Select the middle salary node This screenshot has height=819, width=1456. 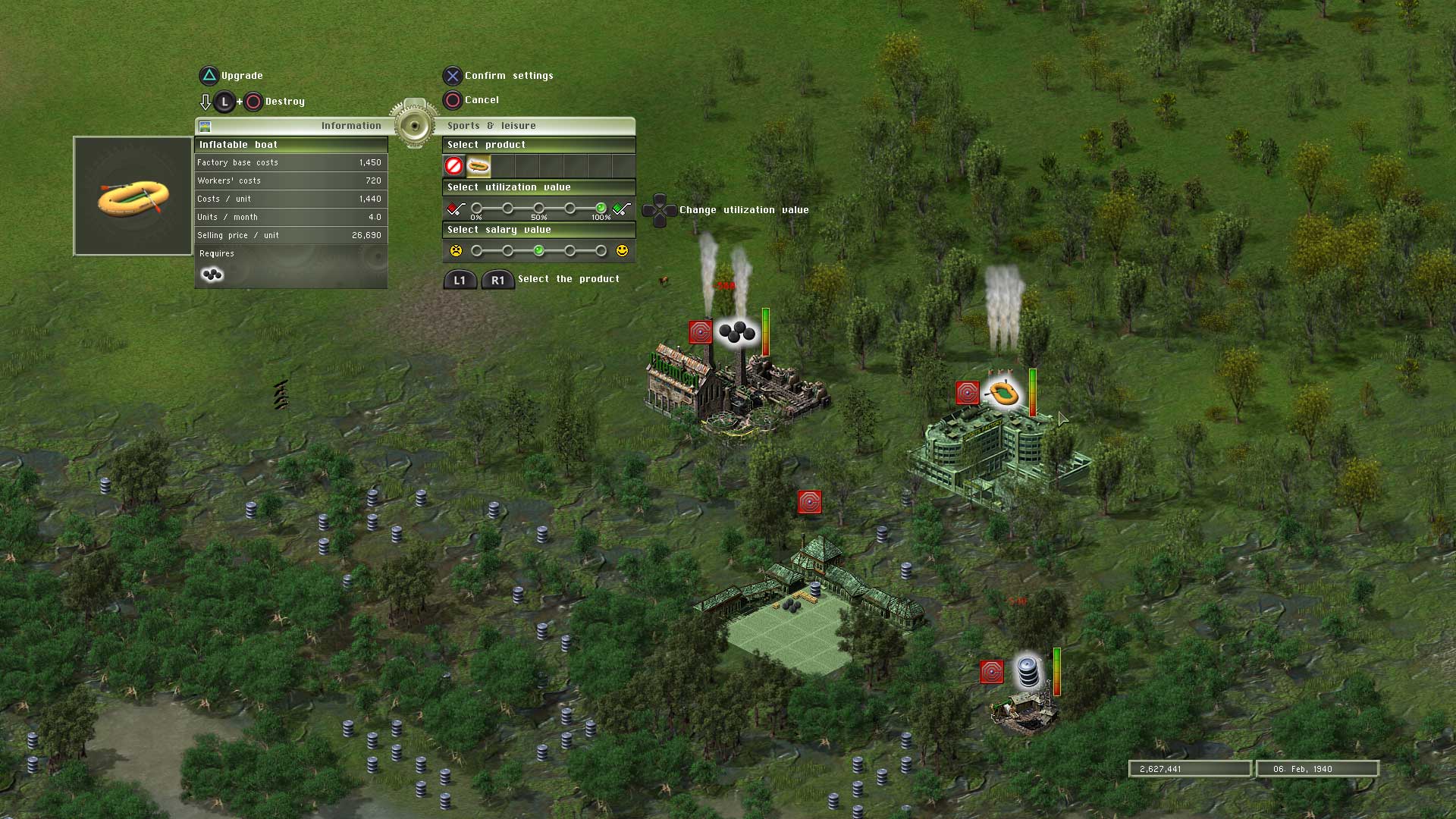coord(538,250)
